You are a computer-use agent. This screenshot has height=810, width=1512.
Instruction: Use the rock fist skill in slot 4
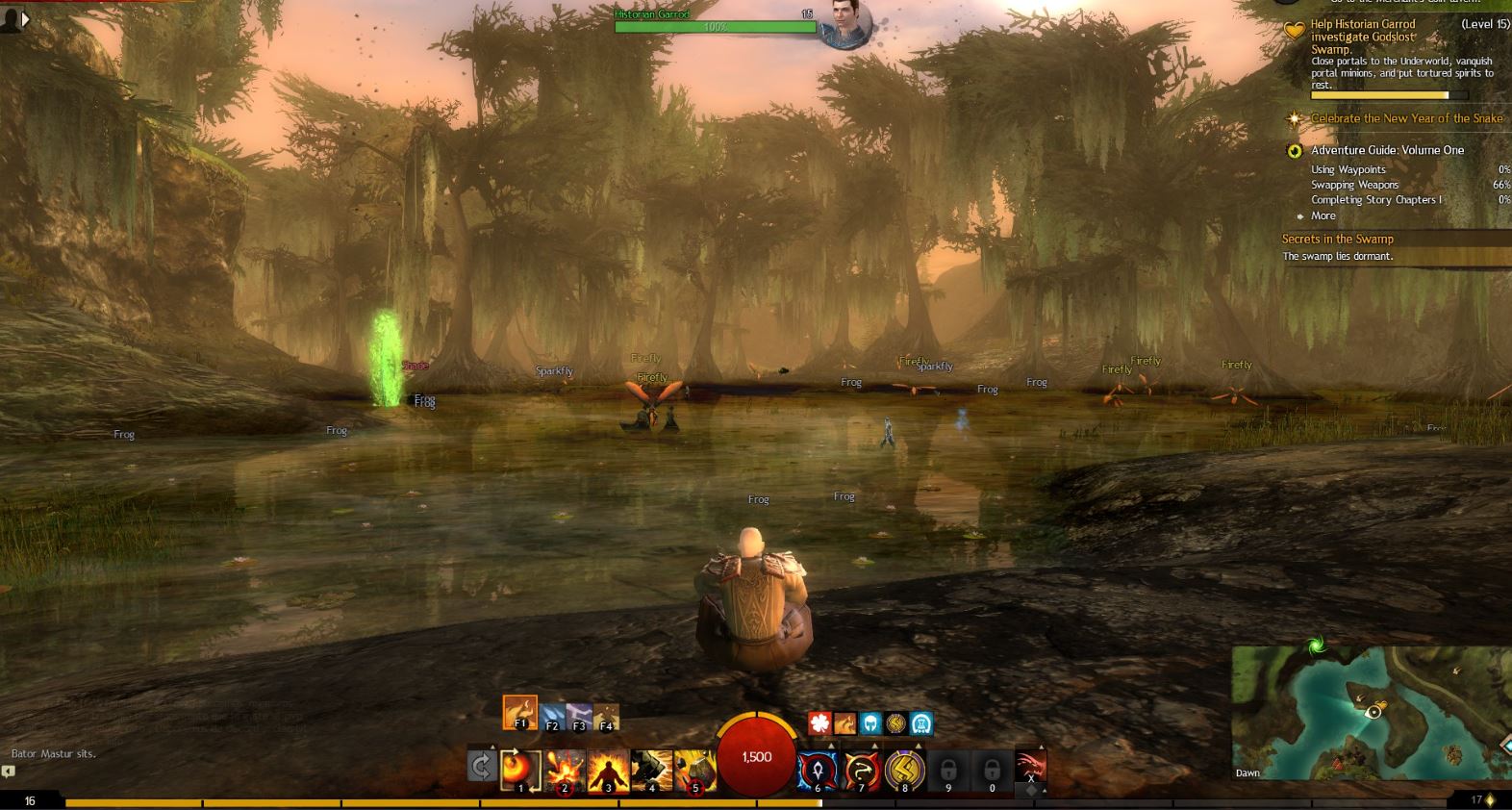[651, 771]
